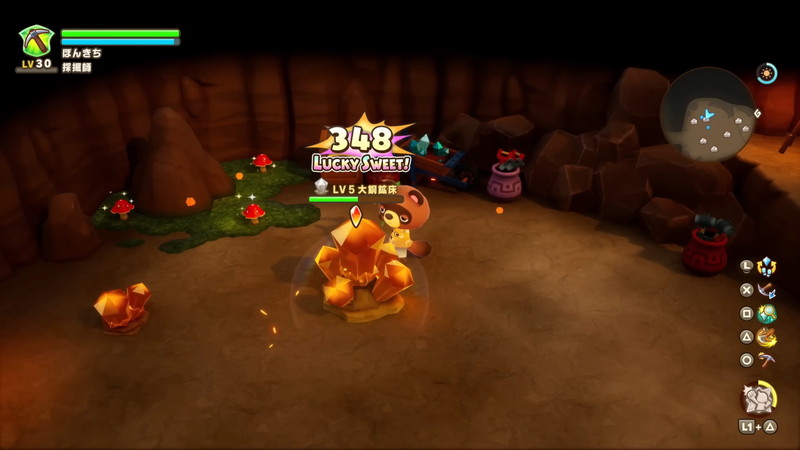The width and height of the screenshot is (800, 450).
Task: Open the circular cave minimap
Action: [x=708, y=114]
